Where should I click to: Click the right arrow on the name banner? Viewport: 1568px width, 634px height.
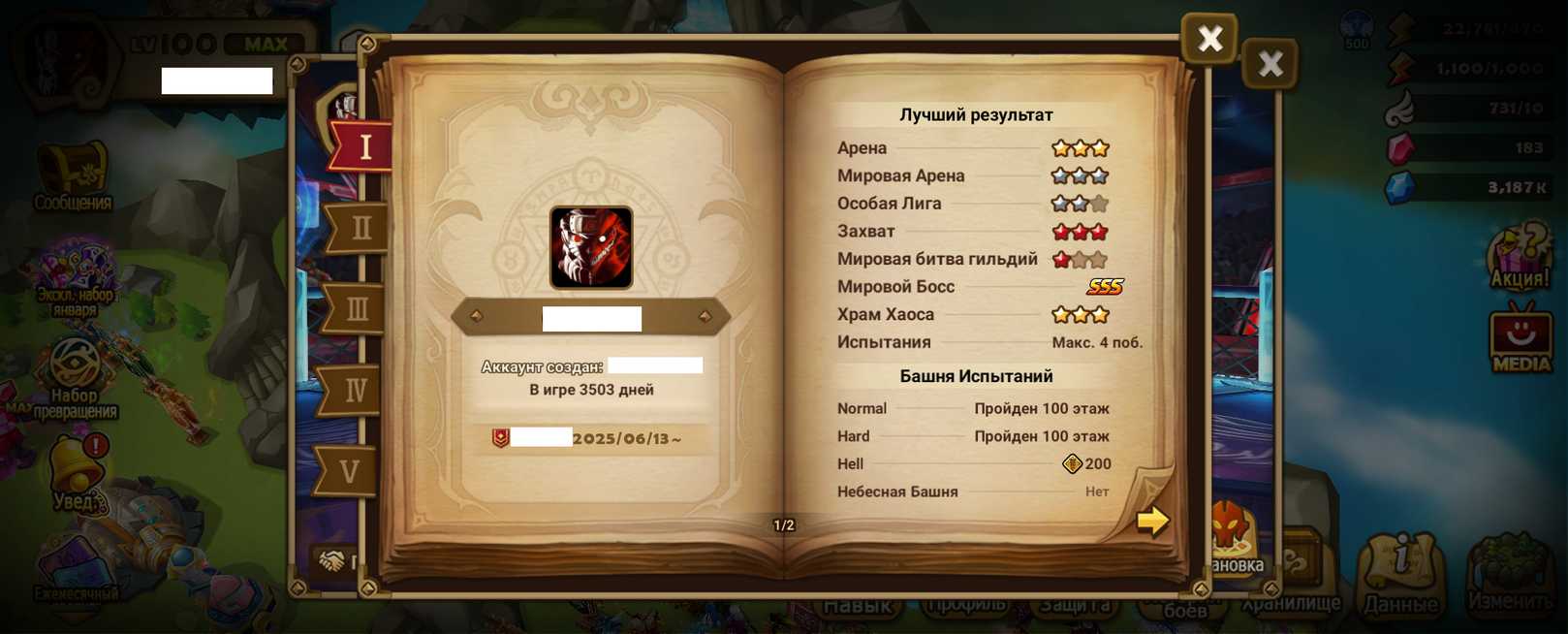click(x=705, y=316)
